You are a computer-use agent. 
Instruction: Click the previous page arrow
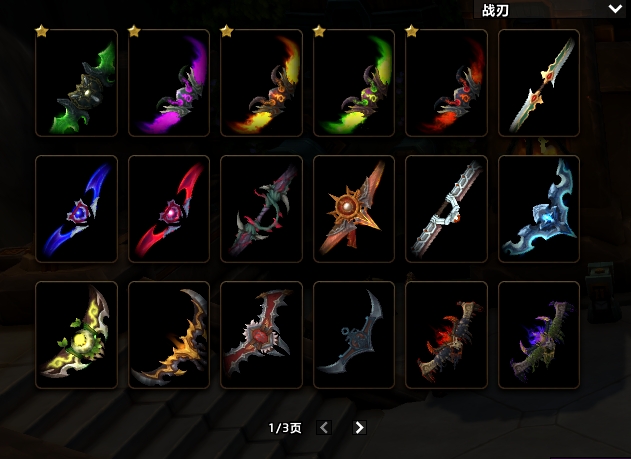pos(323,427)
